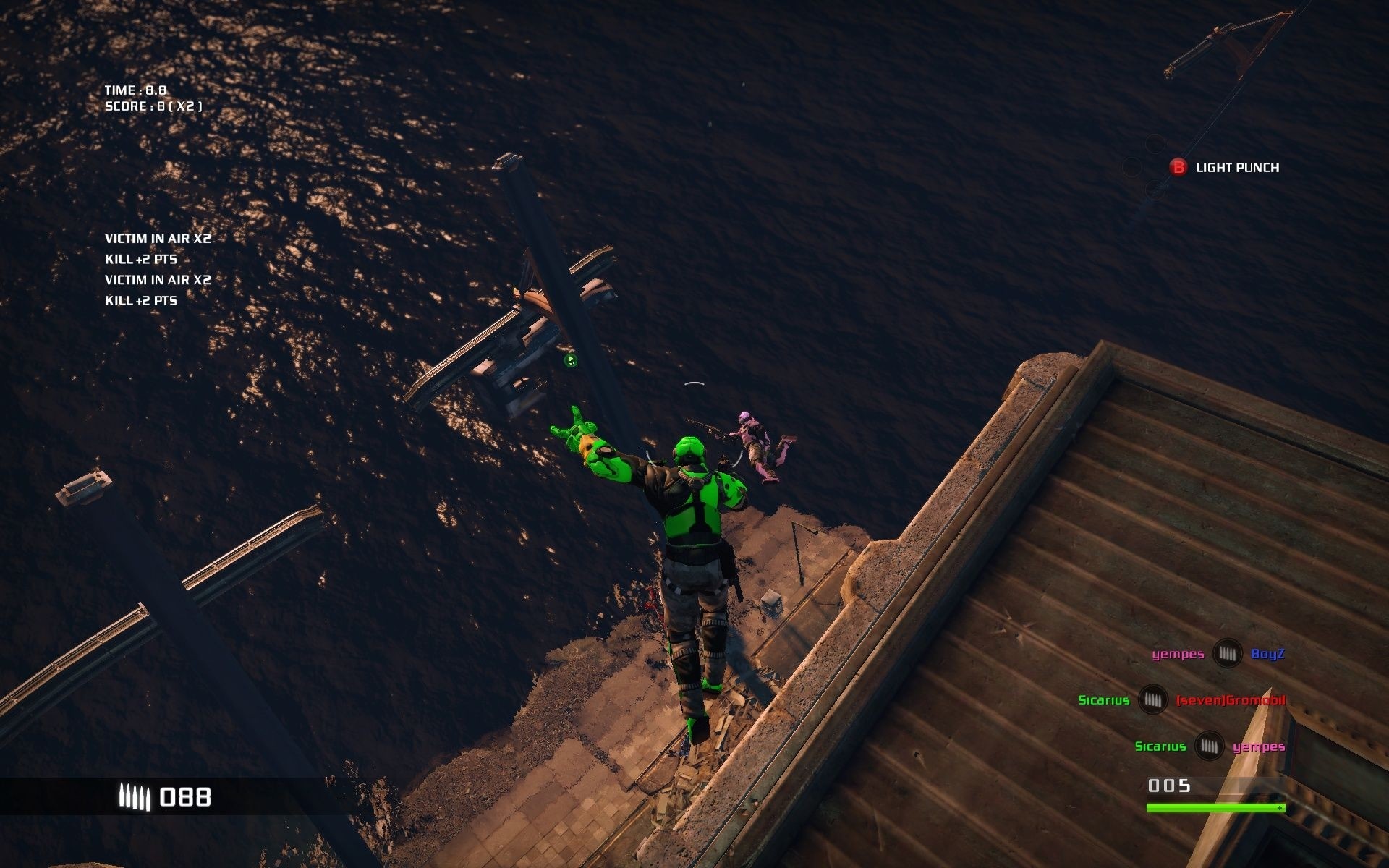Choose the Sicarius killed yempes feed row
This screenshot has height=868, width=1389.
pyautogui.click(x=1210, y=746)
